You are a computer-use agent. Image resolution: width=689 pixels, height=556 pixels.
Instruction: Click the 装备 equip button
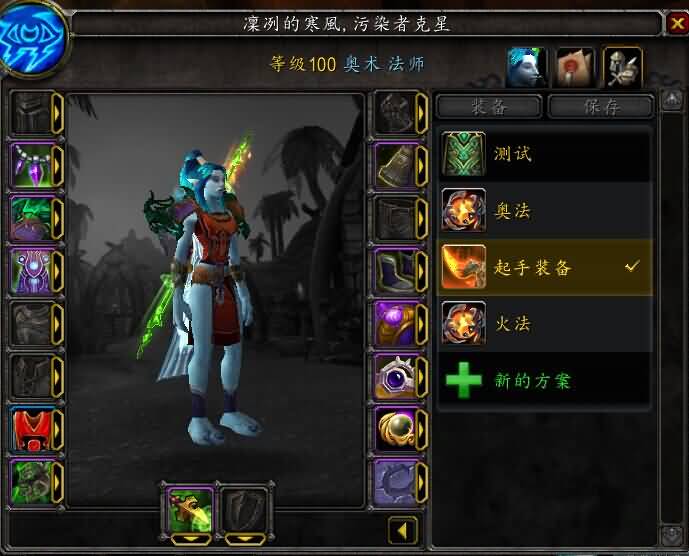click(x=490, y=106)
